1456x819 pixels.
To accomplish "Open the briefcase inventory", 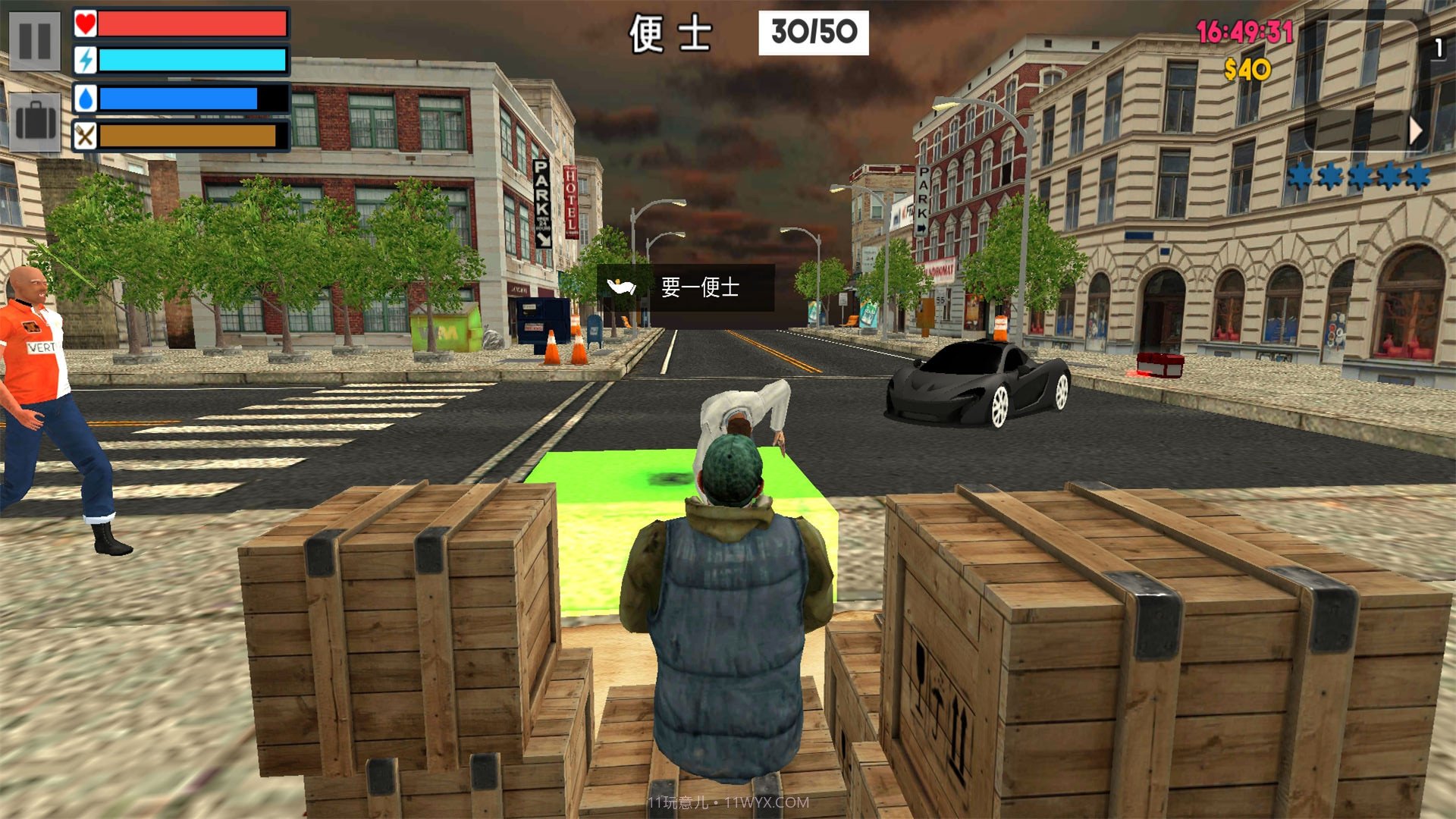I will click(x=35, y=121).
